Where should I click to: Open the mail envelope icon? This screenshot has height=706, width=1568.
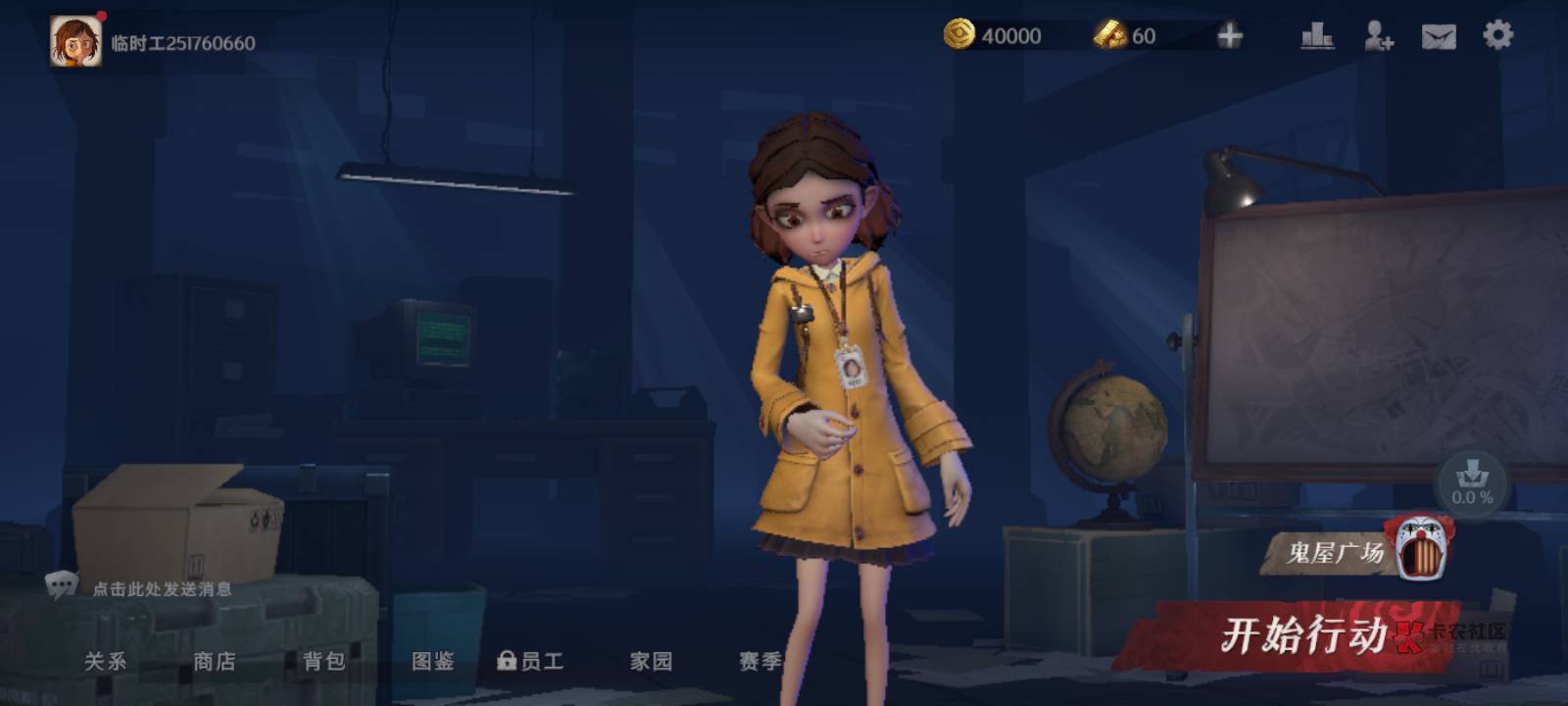coord(1438,36)
